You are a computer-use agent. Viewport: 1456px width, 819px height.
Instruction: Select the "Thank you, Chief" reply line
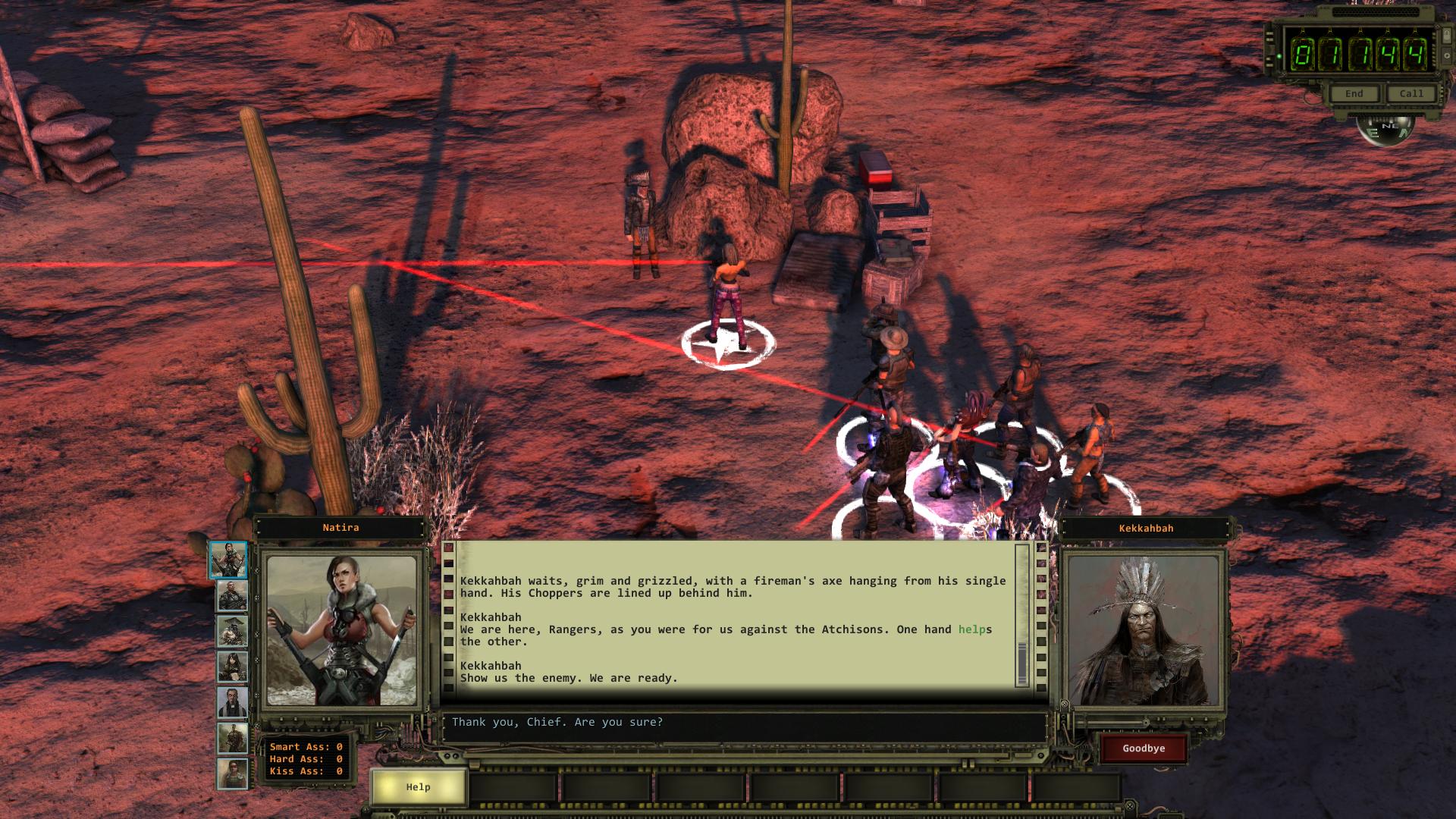[x=557, y=722]
